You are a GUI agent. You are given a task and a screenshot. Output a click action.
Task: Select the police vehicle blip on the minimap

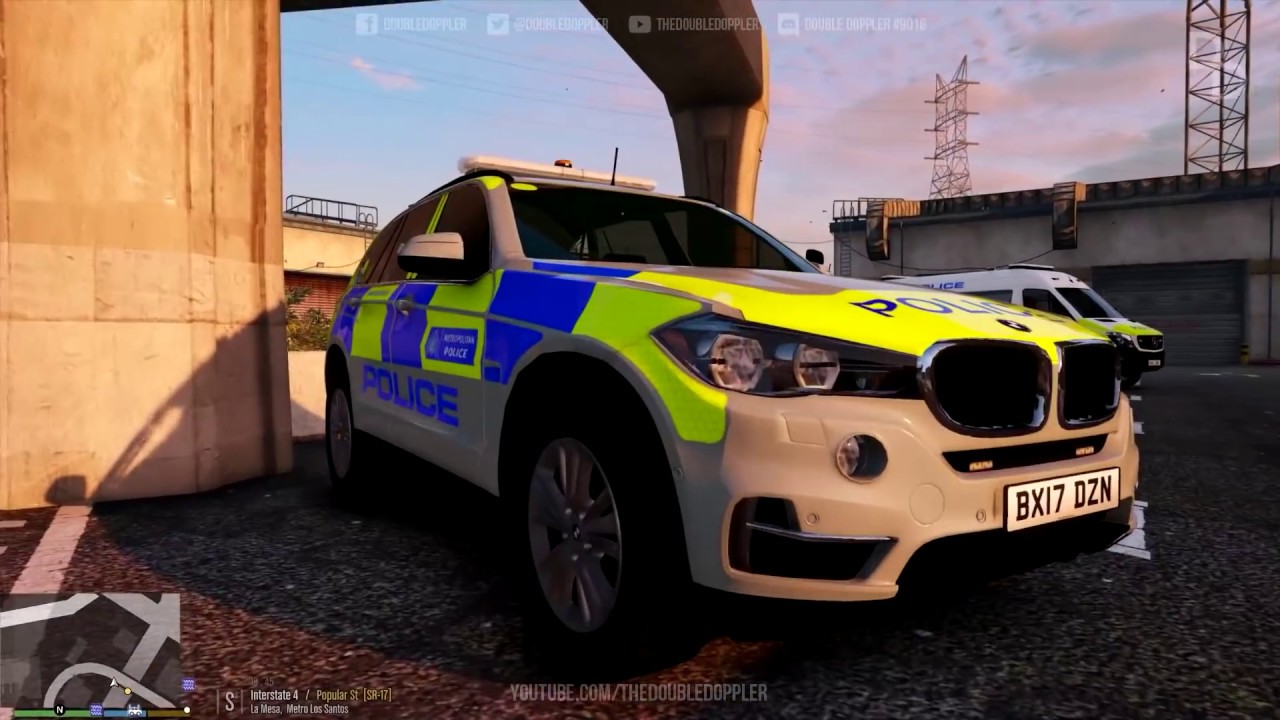tap(134, 709)
